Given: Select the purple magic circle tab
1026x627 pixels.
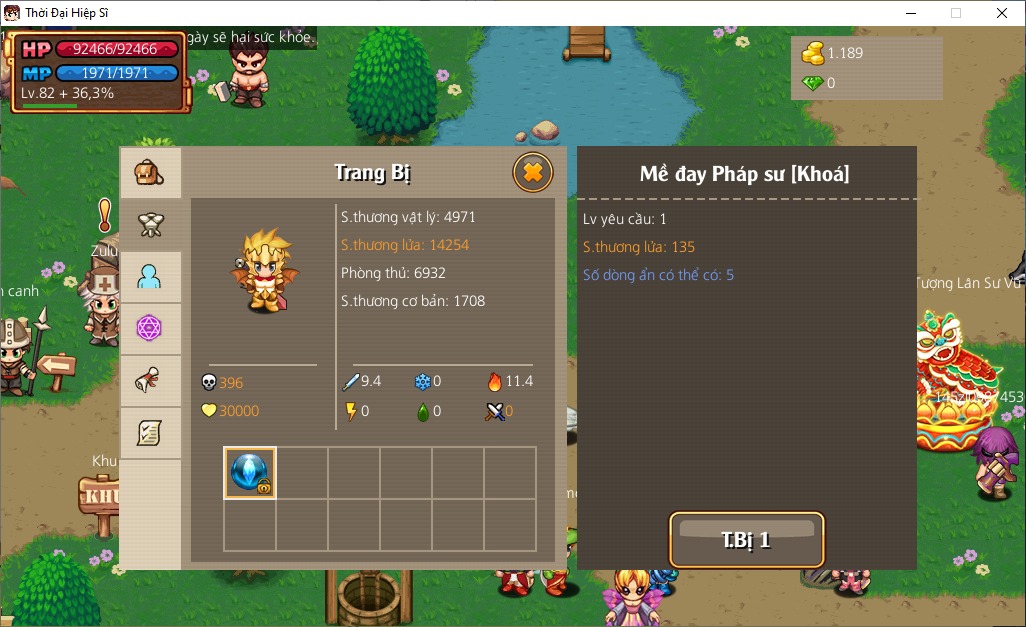Looking at the screenshot, I should (x=150, y=329).
